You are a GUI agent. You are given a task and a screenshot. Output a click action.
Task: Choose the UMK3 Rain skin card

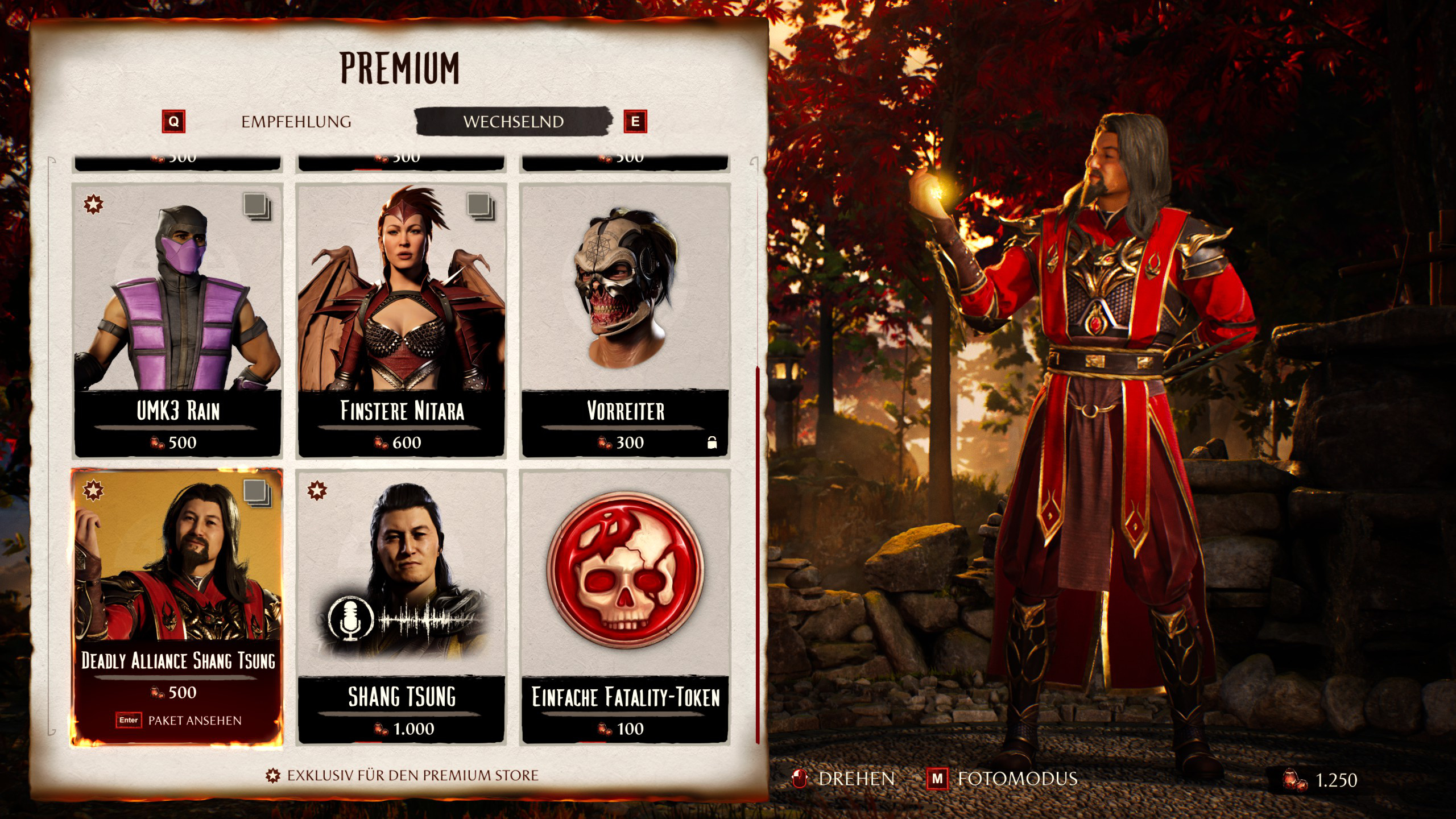[x=177, y=320]
